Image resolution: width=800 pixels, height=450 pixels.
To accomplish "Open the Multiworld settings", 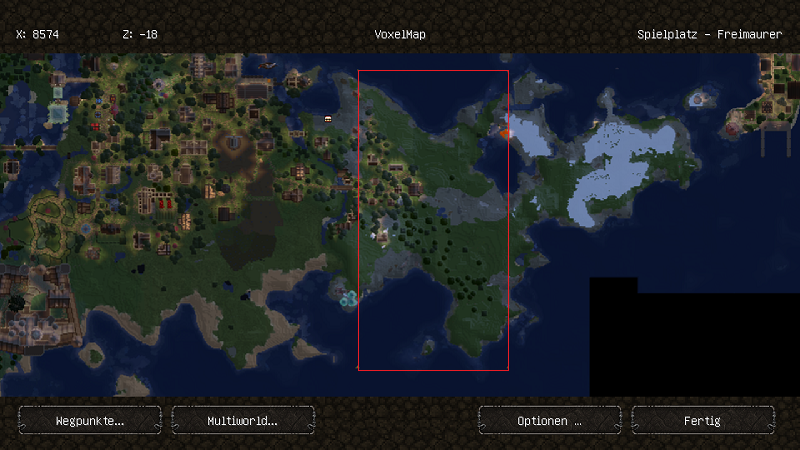I will click(243, 420).
